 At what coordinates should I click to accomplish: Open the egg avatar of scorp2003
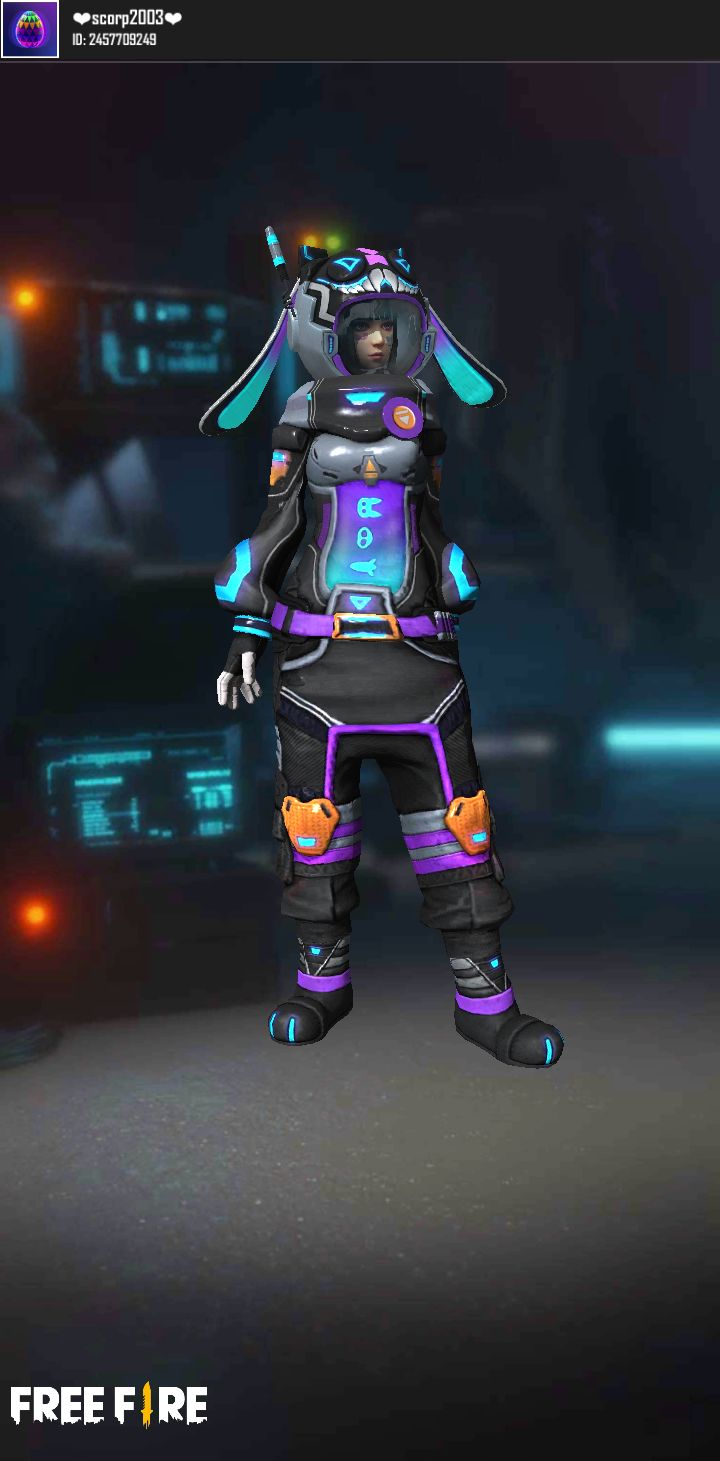coord(30,30)
